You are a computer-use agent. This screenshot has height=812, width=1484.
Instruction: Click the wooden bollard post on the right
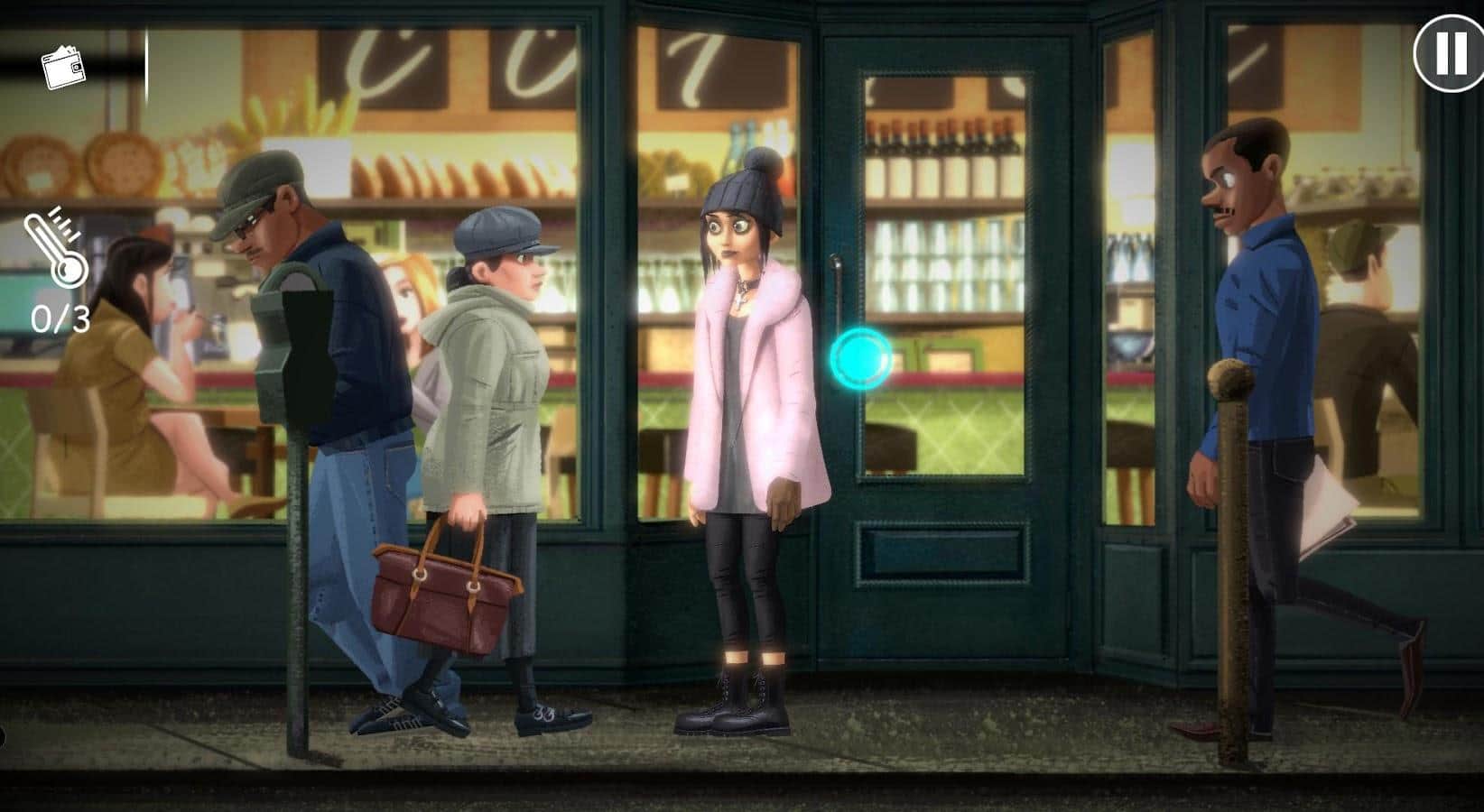point(1228,541)
